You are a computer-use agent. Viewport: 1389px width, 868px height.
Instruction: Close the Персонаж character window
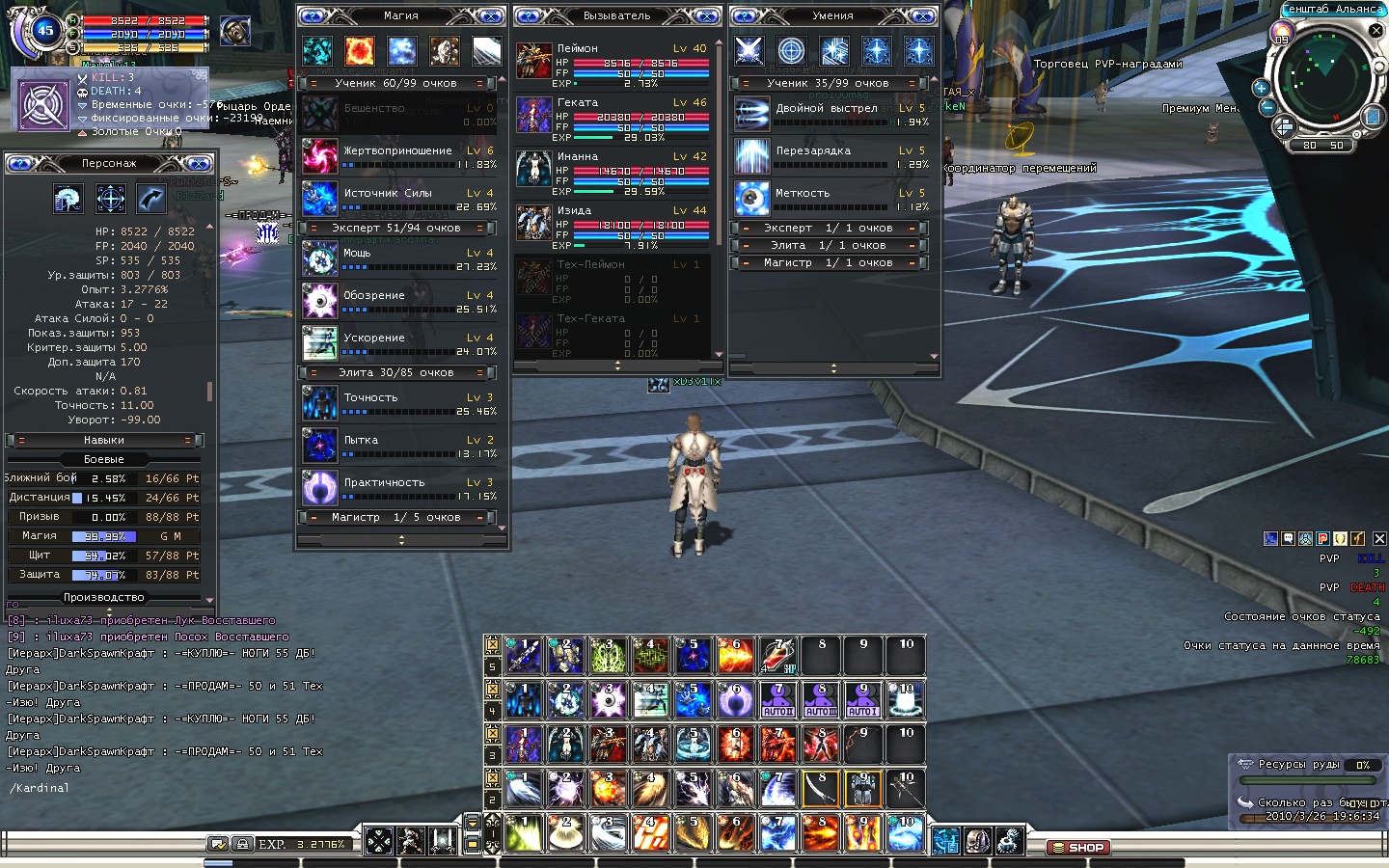tap(199, 164)
